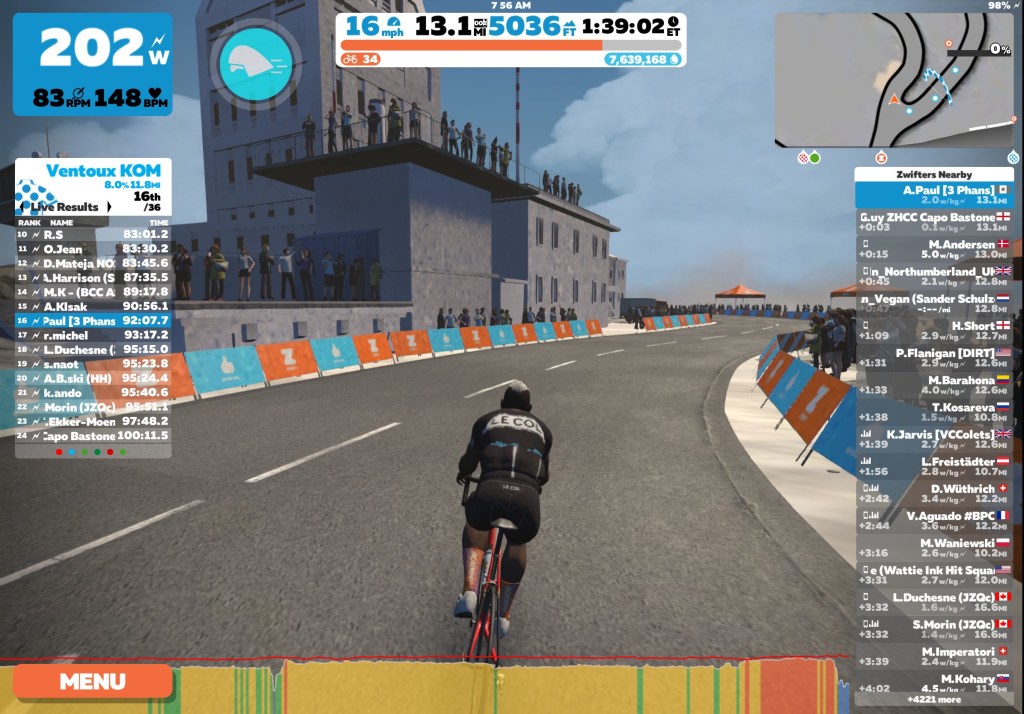Select k.ando leaderboard row
The height and width of the screenshot is (714, 1024).
[92, 392]
